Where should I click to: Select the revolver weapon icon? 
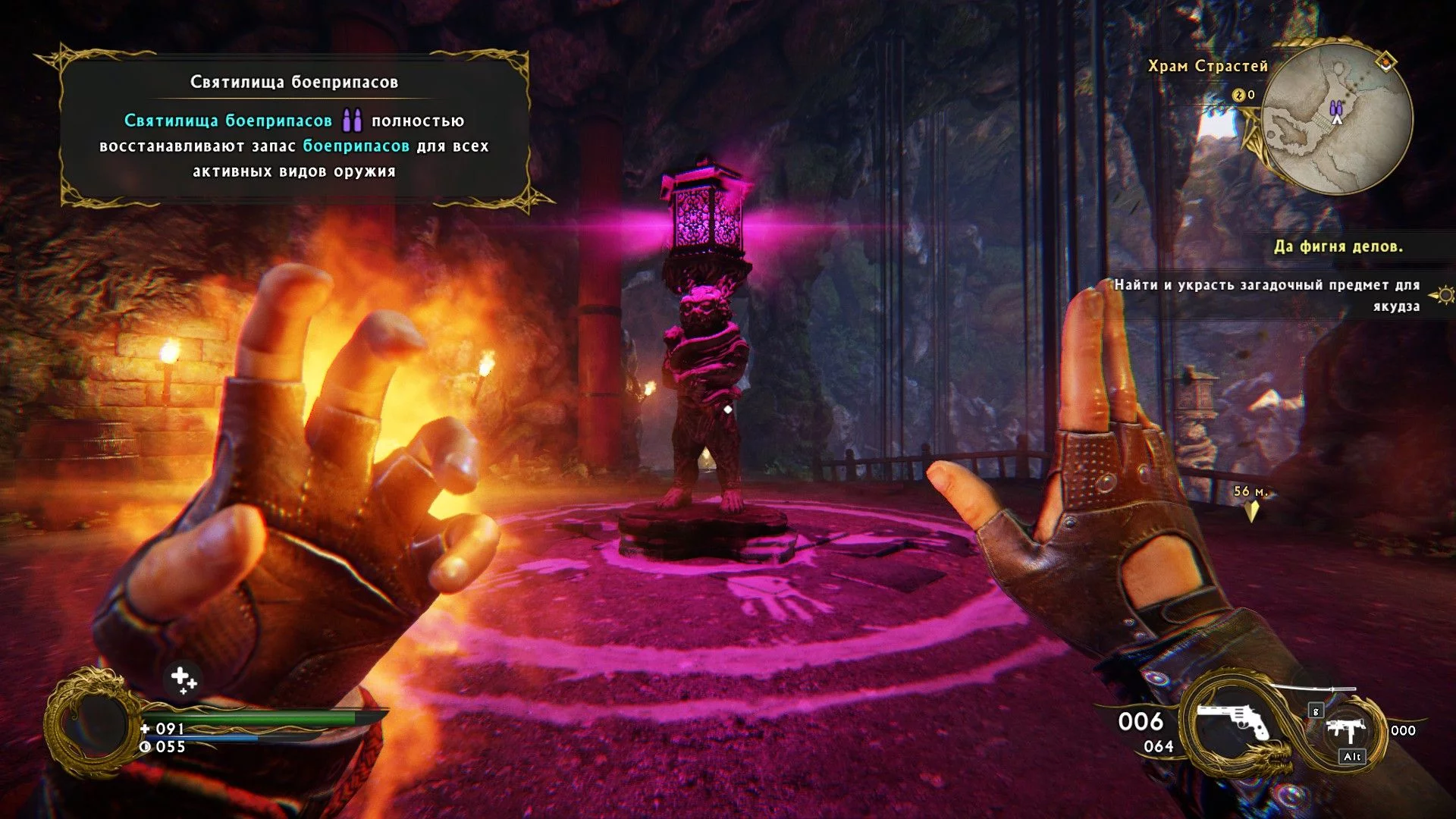pos(1231,720)
